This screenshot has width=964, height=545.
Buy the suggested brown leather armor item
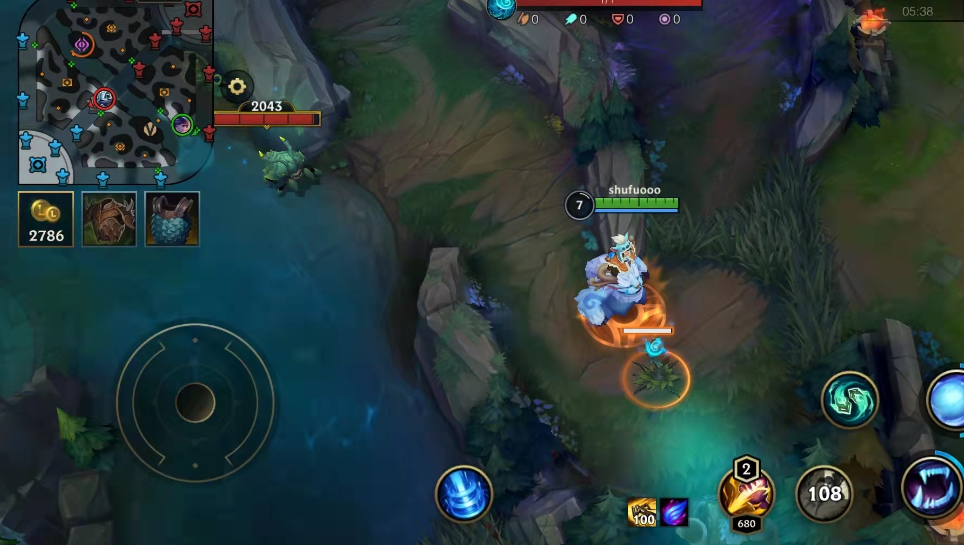109,219
